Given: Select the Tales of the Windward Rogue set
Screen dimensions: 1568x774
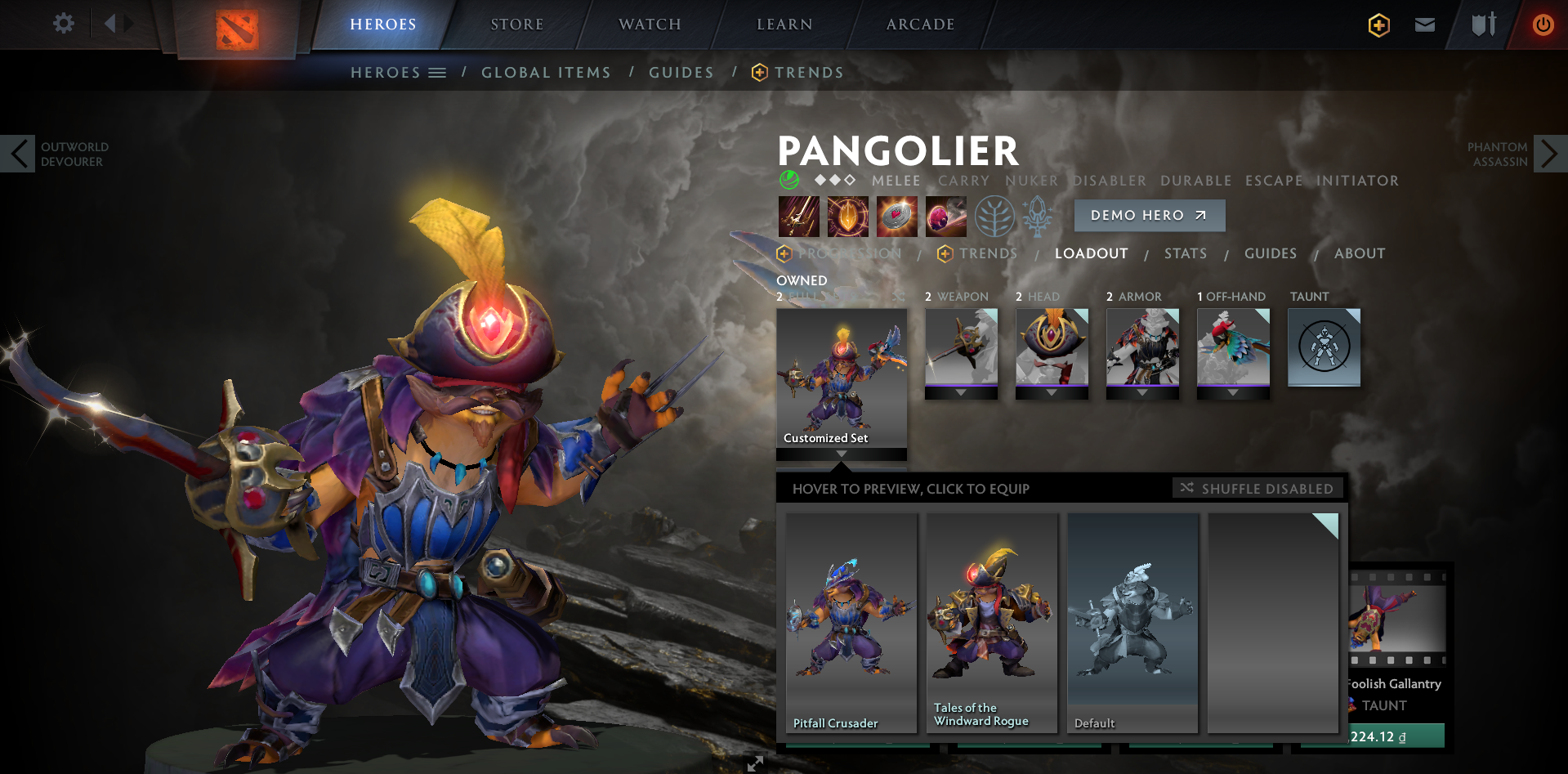Looking at the screenshot, I should [991, 621].
